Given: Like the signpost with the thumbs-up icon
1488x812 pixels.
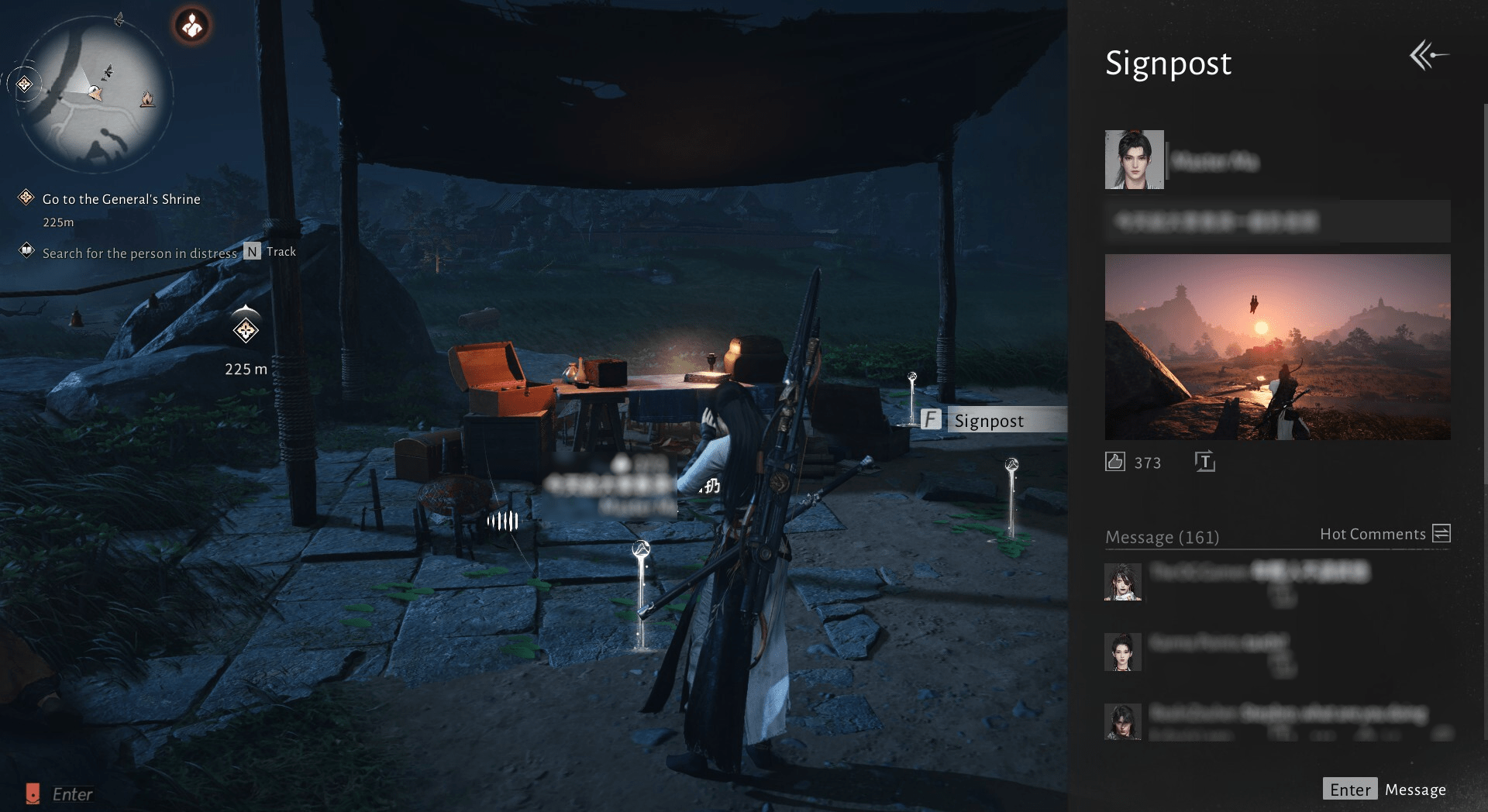Looking at the screenshot, I should click(x=1114, y=462).
